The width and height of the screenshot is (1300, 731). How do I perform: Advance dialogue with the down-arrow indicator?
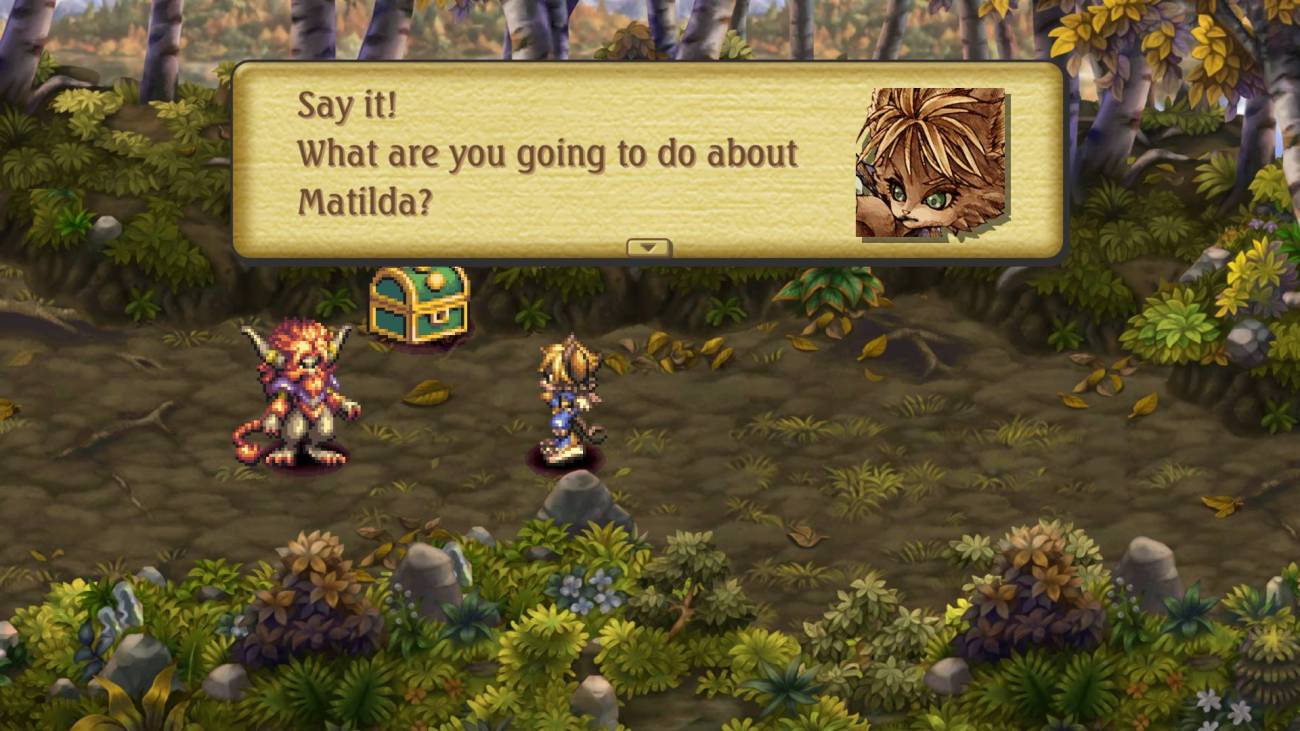pos(648,247)
